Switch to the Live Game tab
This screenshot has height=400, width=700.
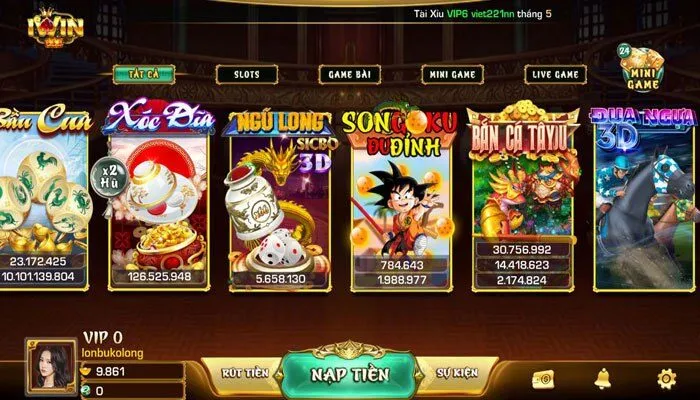555,74
